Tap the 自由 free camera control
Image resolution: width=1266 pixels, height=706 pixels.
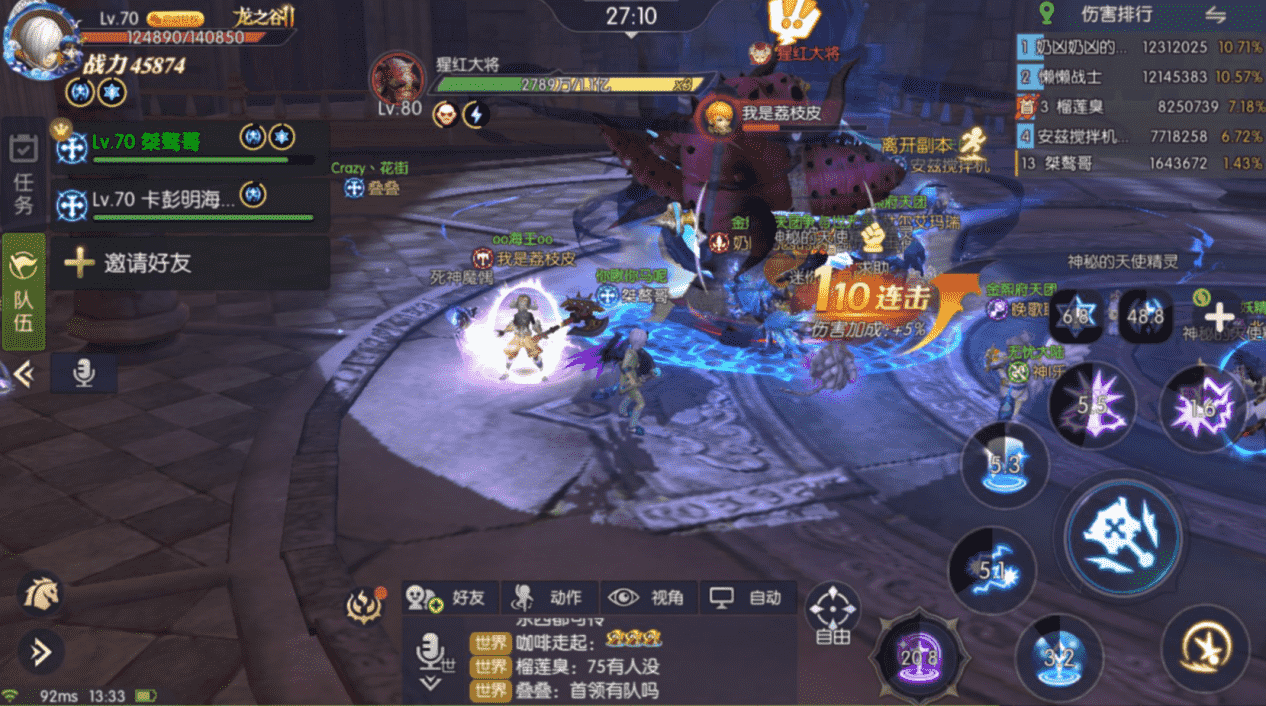tap(833, 612)
